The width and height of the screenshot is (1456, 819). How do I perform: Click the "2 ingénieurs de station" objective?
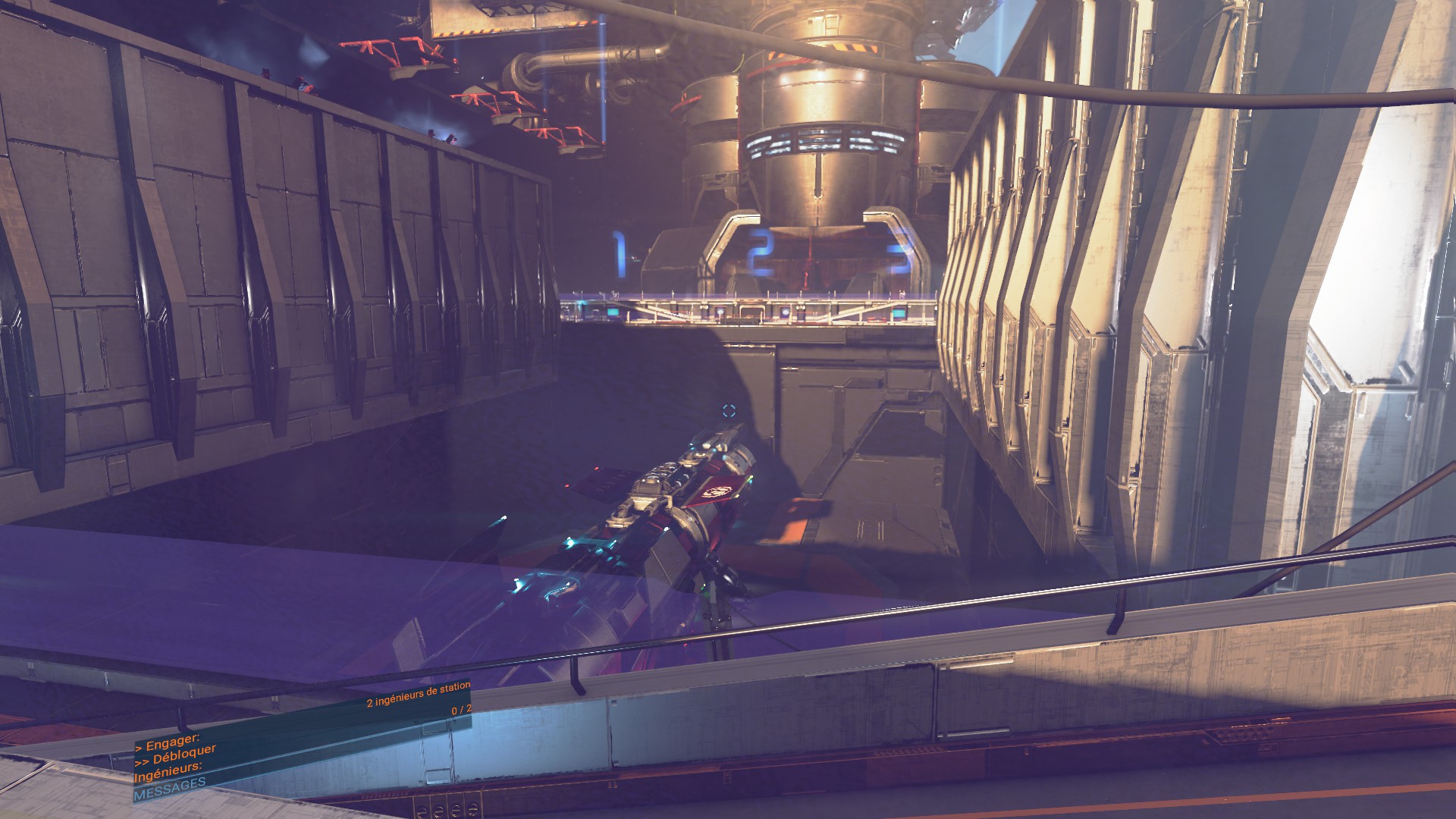point(418,695)
